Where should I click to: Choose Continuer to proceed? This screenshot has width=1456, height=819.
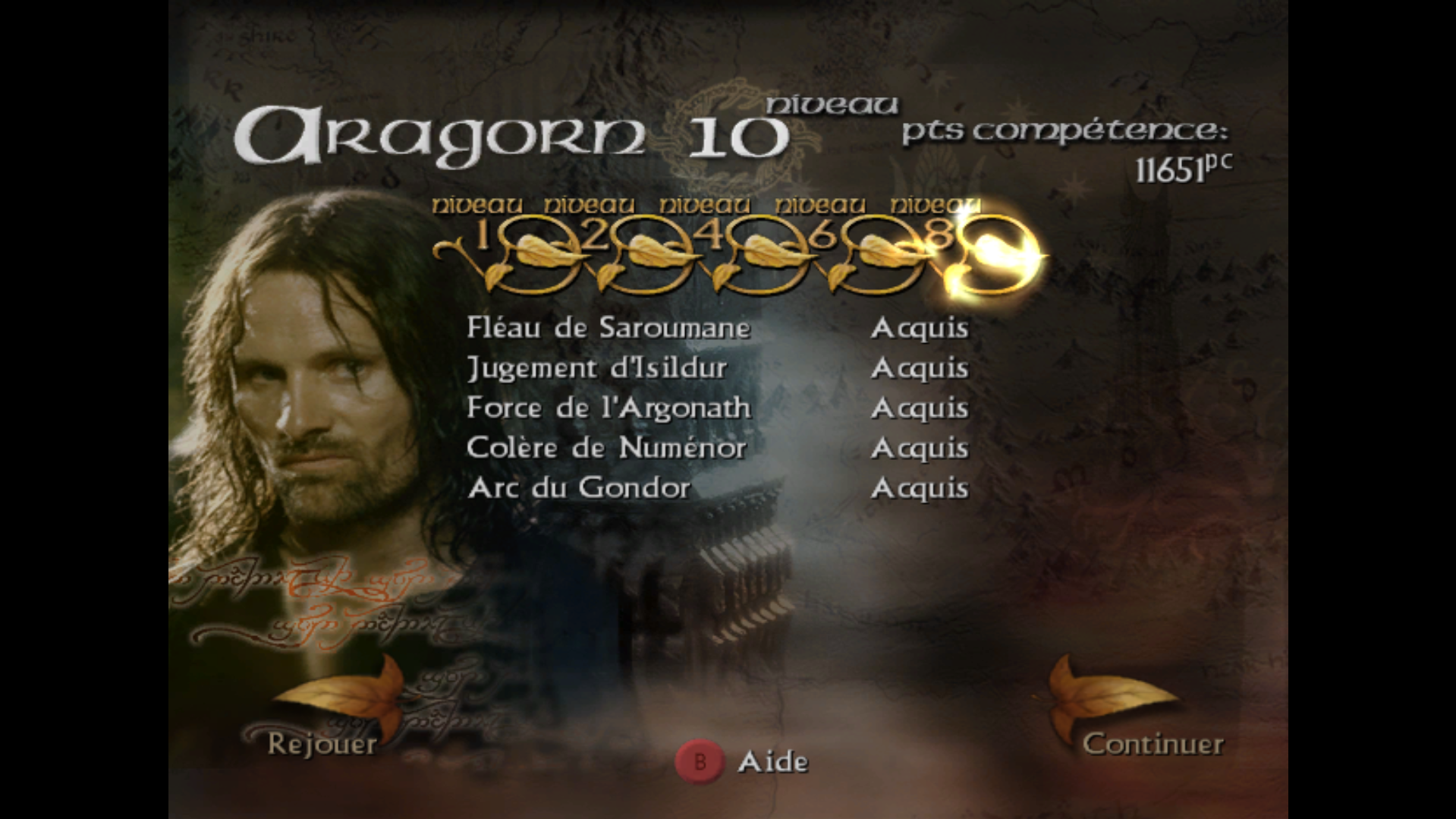point(1153,743)
